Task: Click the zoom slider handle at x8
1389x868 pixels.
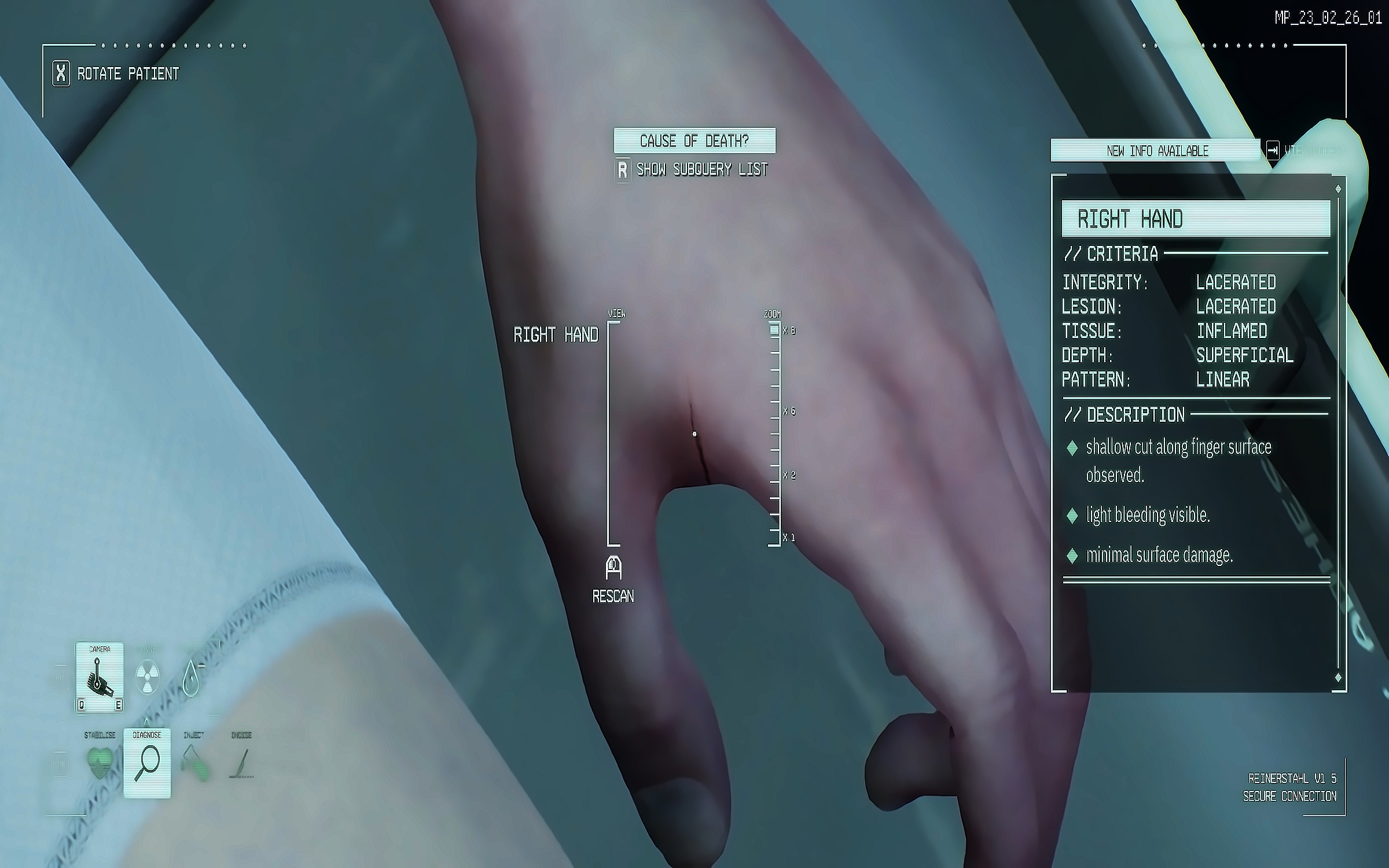Action: click(774, 330)
